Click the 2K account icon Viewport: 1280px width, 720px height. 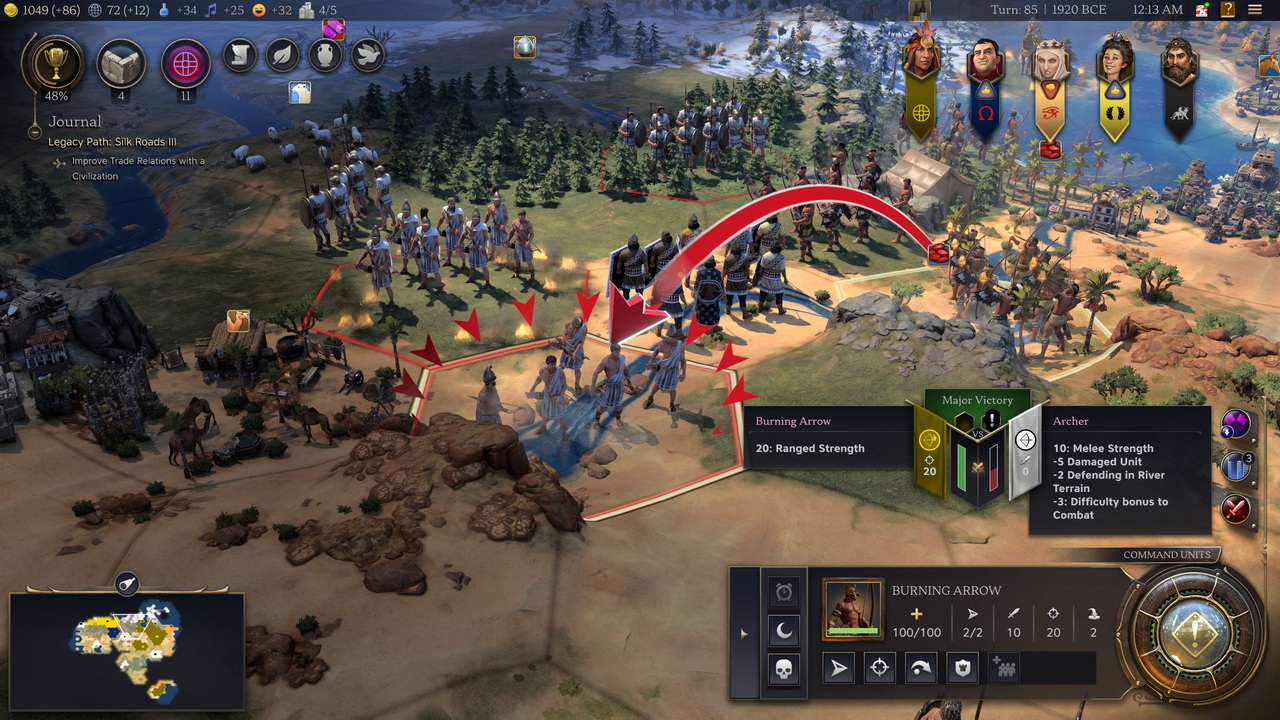click(x=1200, y=10)
